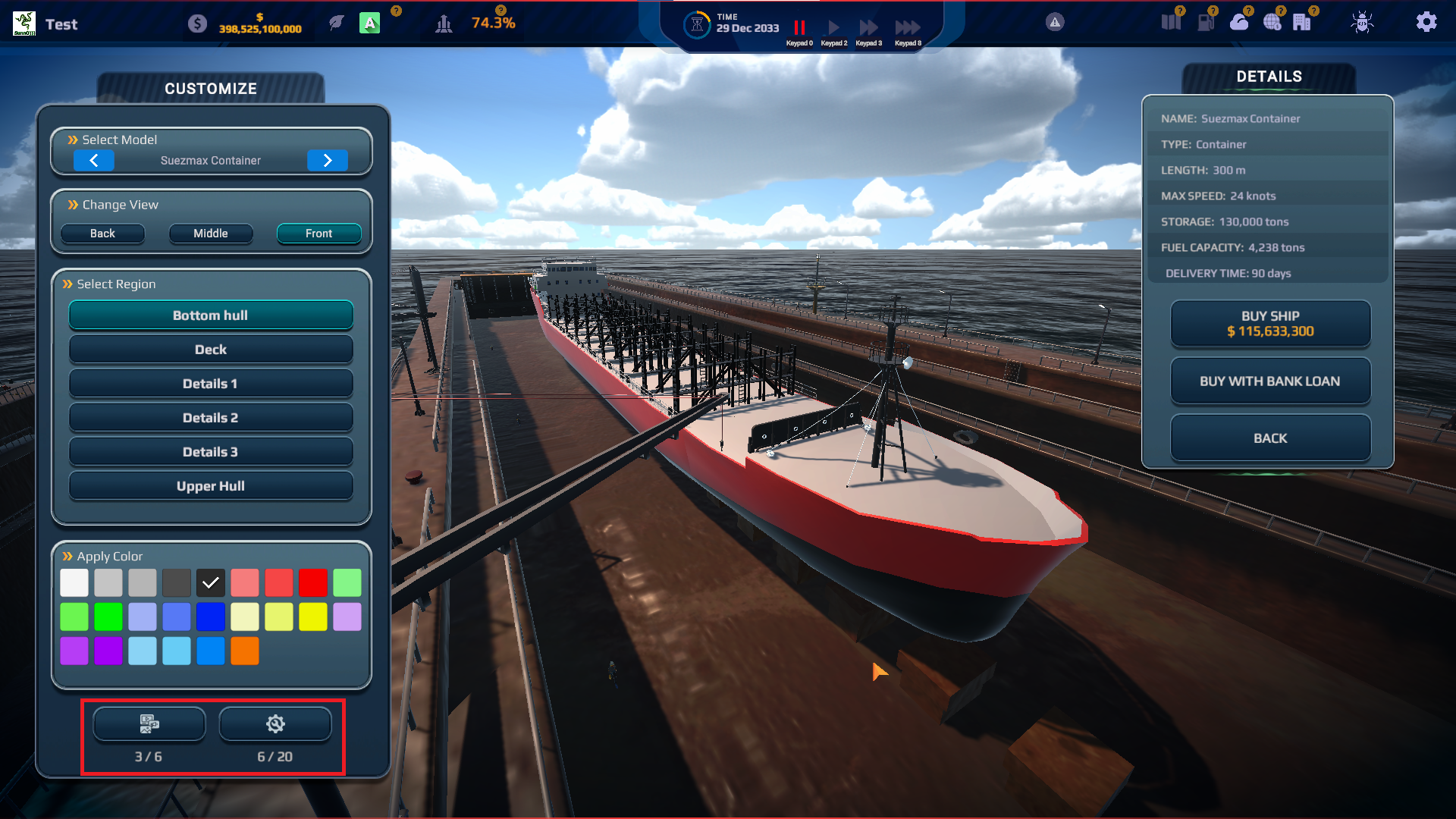The image size is (1456, 819).
Task: Pause the game at Keypad 0
Action: click(x=799, y=27)
